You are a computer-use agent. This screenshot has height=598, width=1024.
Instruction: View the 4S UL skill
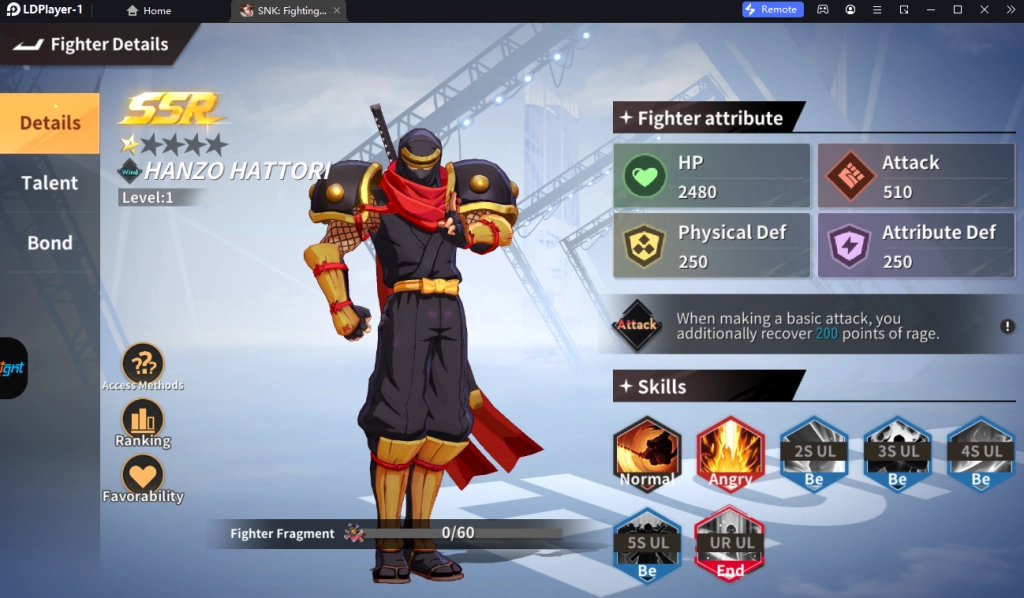coord(980,455)
